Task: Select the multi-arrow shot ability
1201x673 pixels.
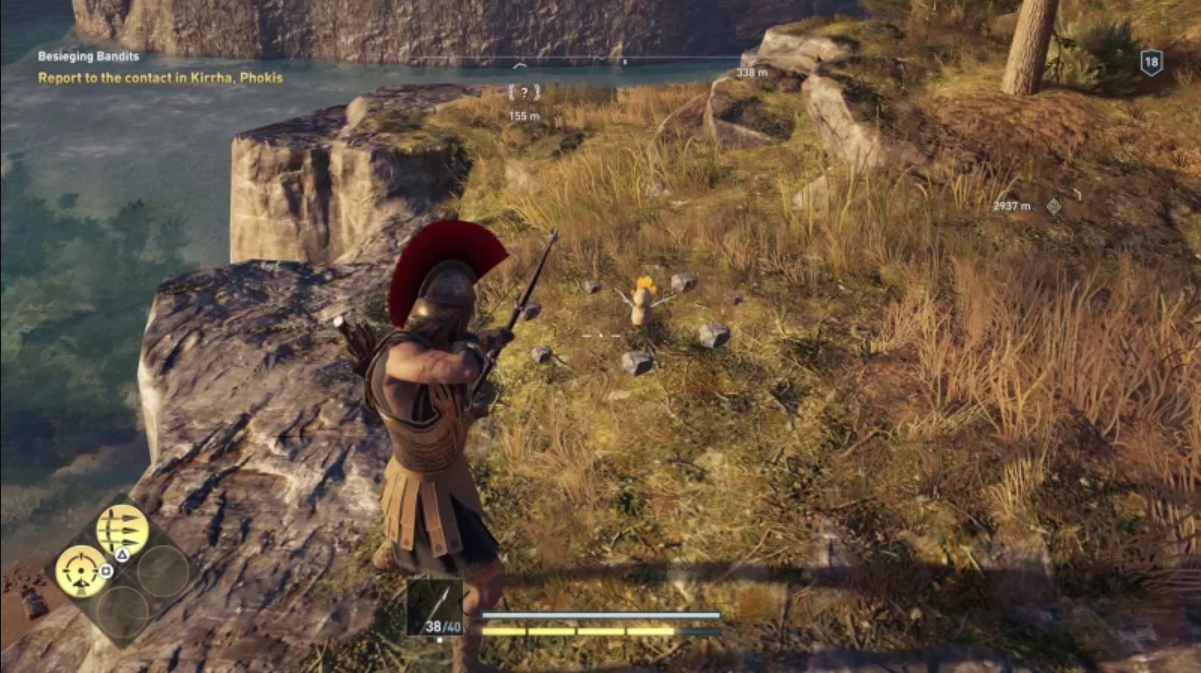Action: [122, 530]
